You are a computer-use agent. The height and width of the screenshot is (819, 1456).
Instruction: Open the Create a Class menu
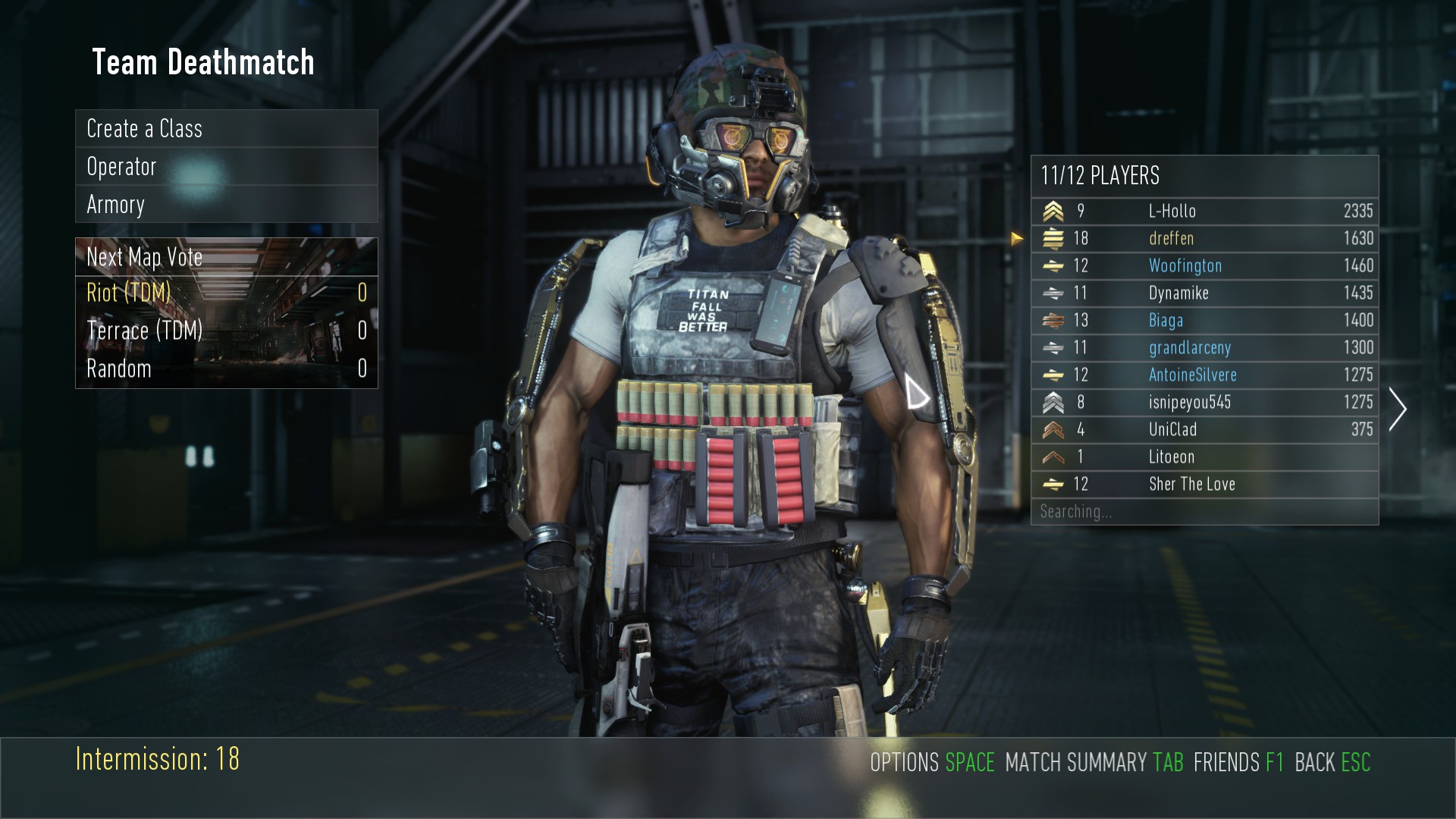(226, 129)
